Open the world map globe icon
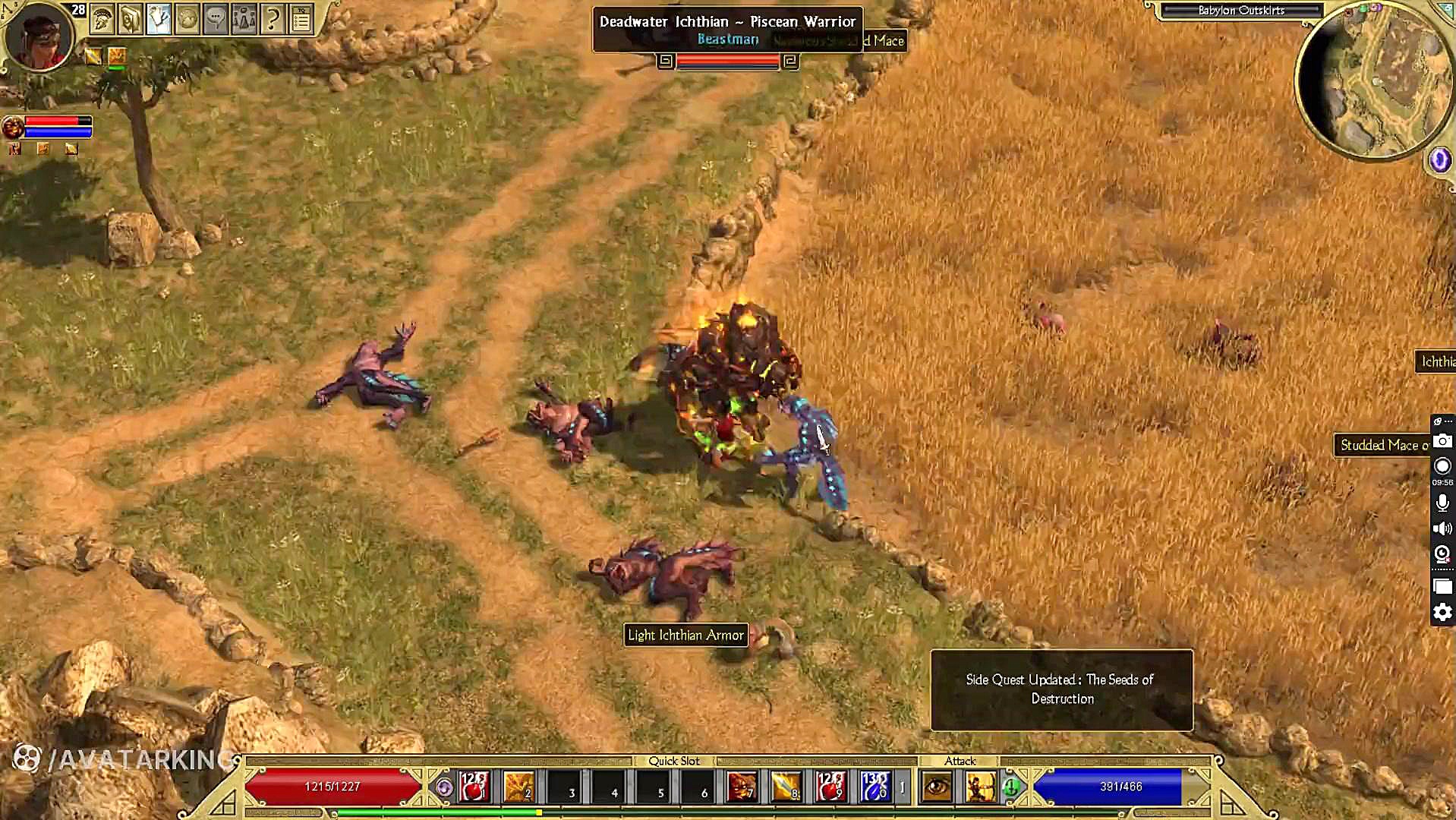 188,20
